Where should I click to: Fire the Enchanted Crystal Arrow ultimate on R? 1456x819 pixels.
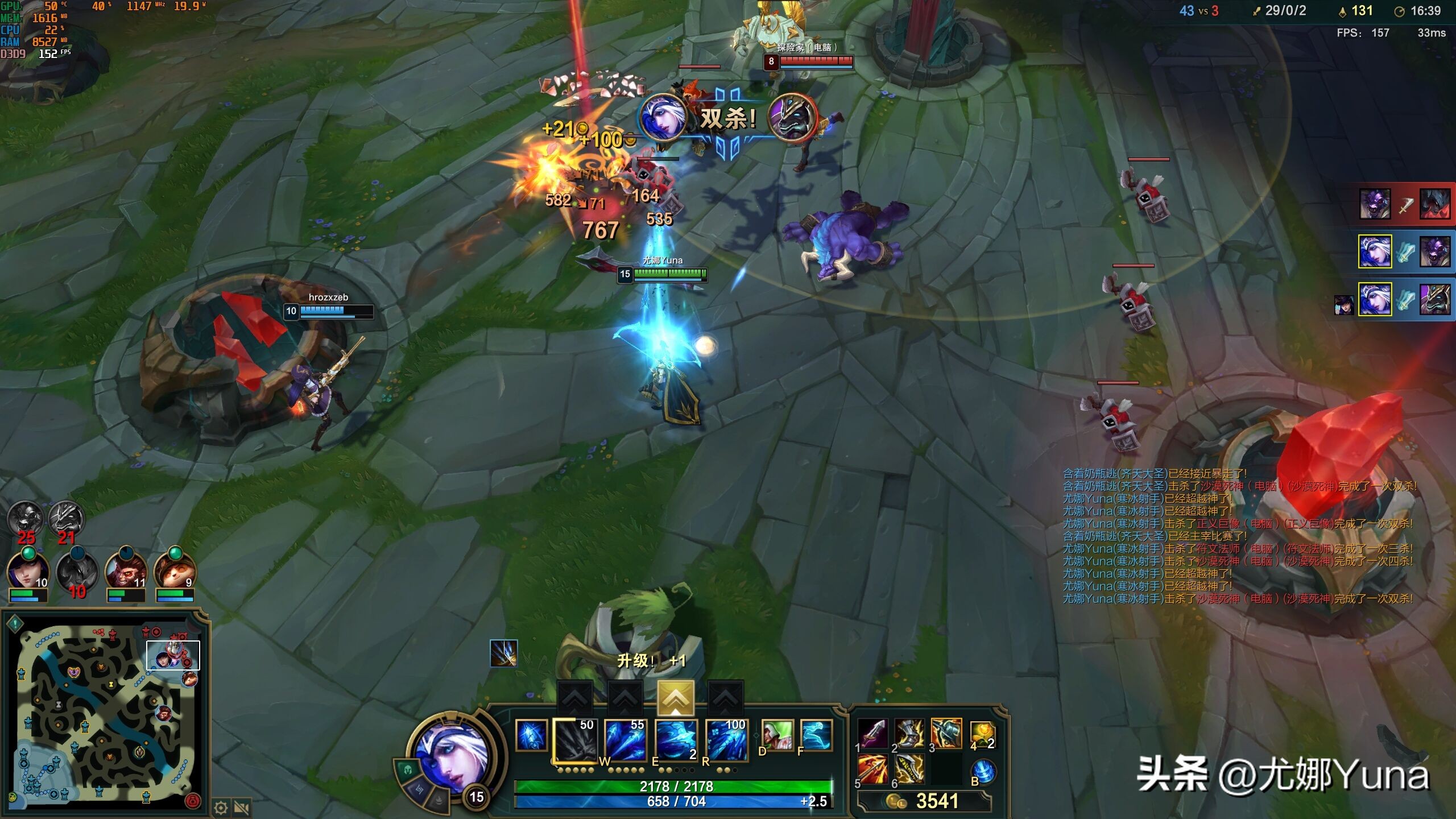coord(726,740)
